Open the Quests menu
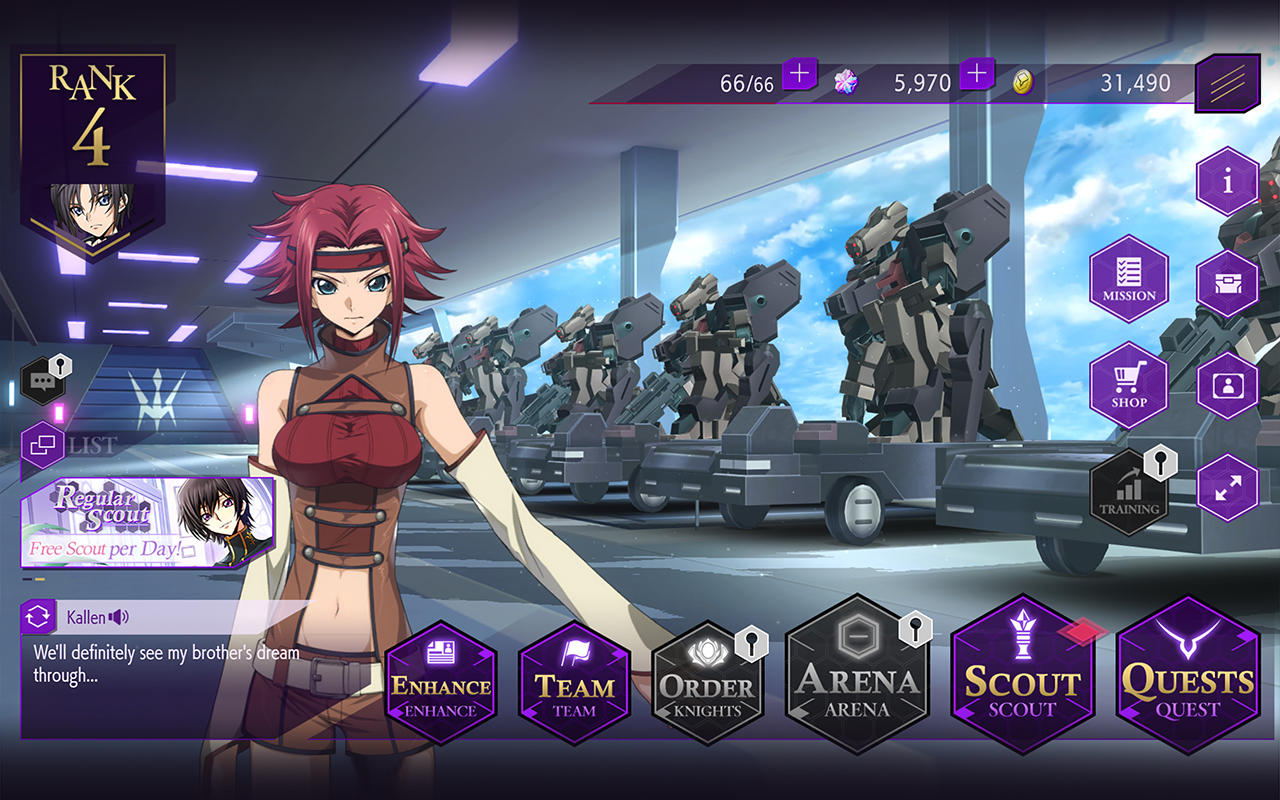The height and width of the screenshot is (800, 1280). (x=1187, y=675)
